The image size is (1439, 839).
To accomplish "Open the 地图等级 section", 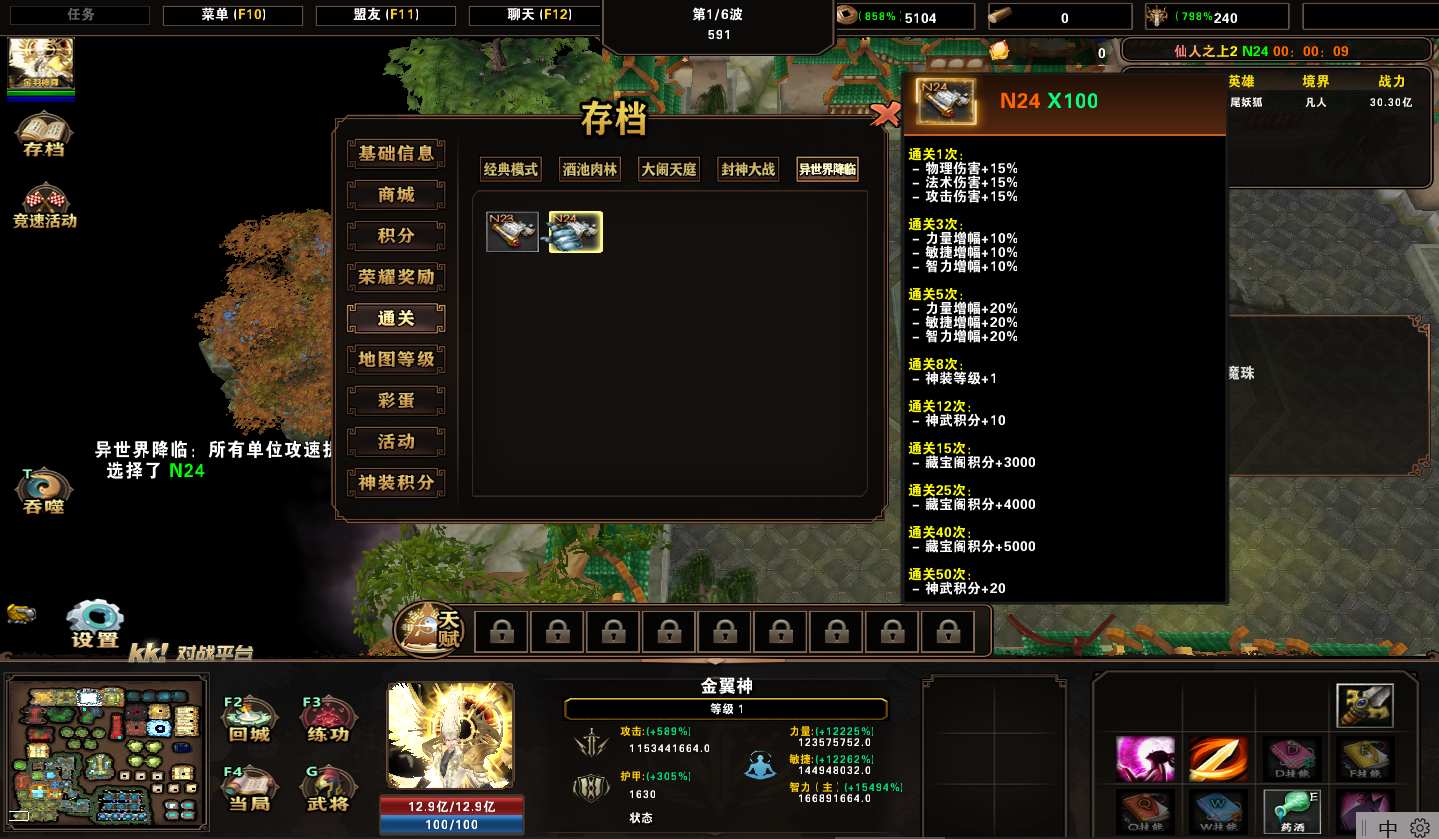I will point(396,359).
